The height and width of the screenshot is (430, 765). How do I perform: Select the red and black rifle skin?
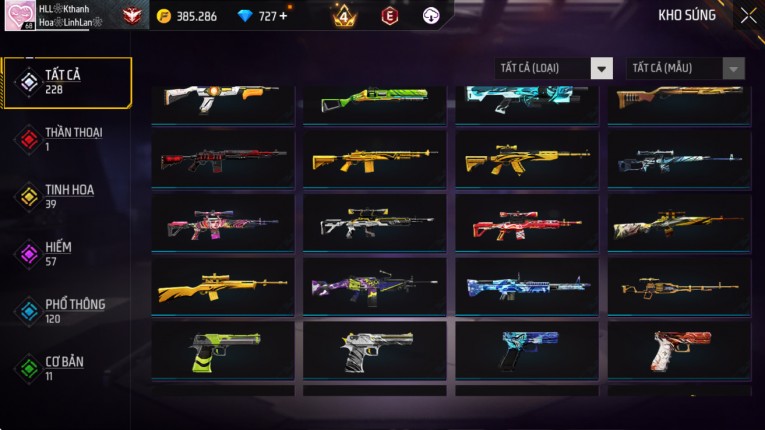(x=223, y=159)
